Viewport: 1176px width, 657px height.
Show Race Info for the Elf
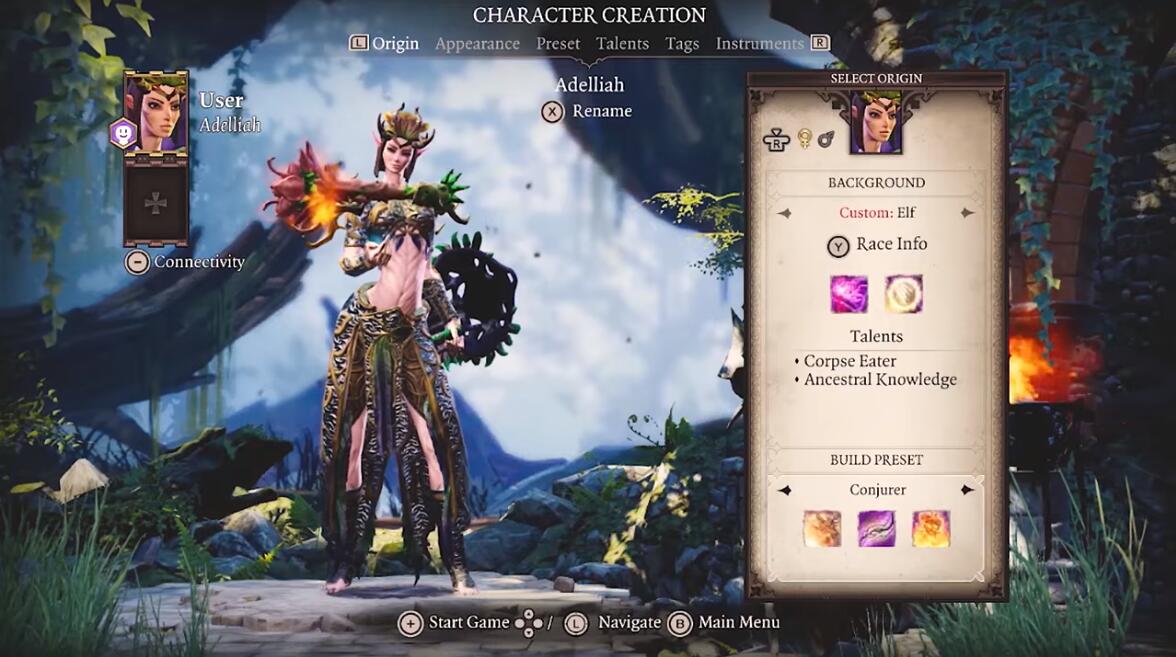coord(877,245)
